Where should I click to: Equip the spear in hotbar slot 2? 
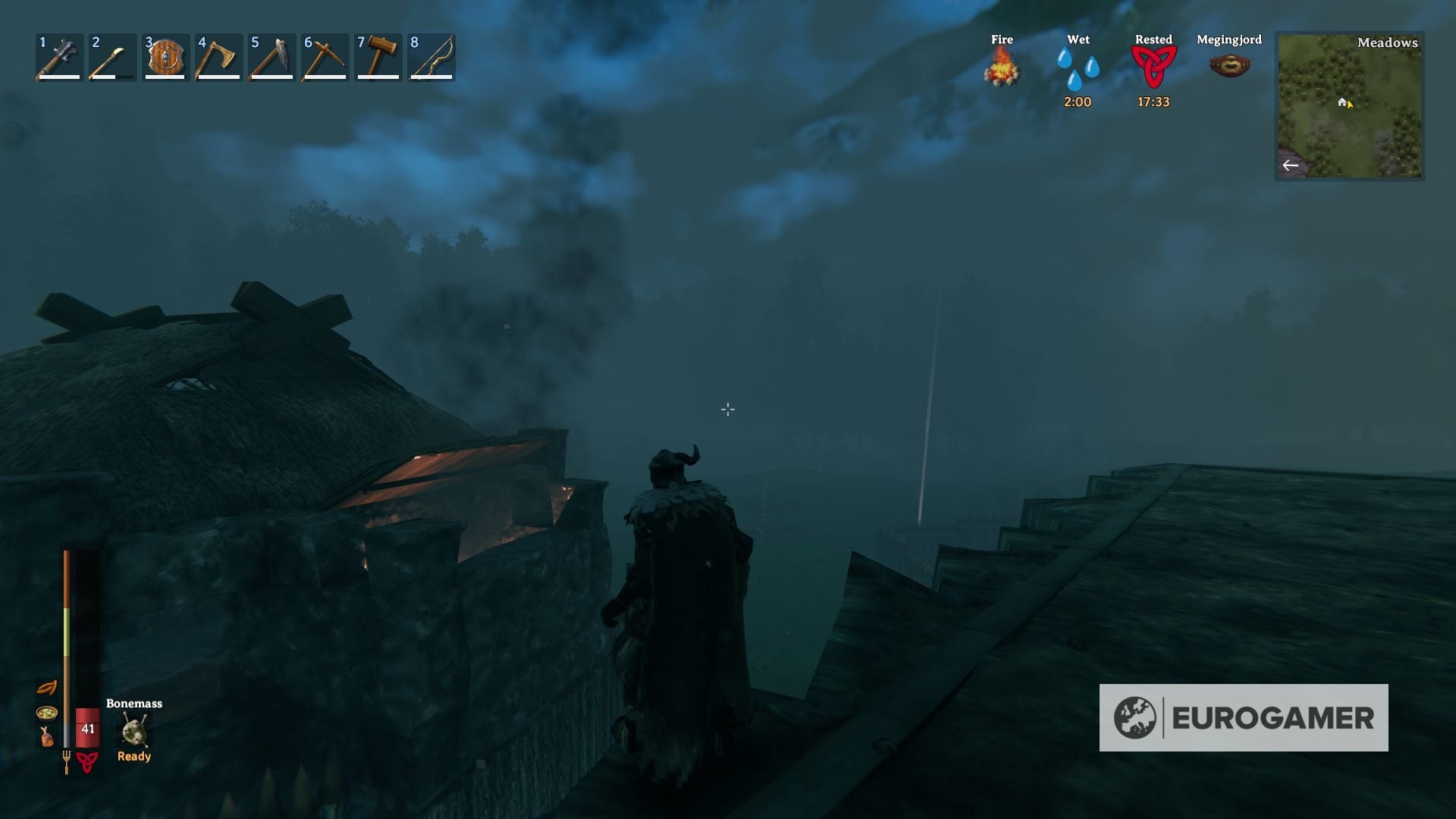click(110, 57)
